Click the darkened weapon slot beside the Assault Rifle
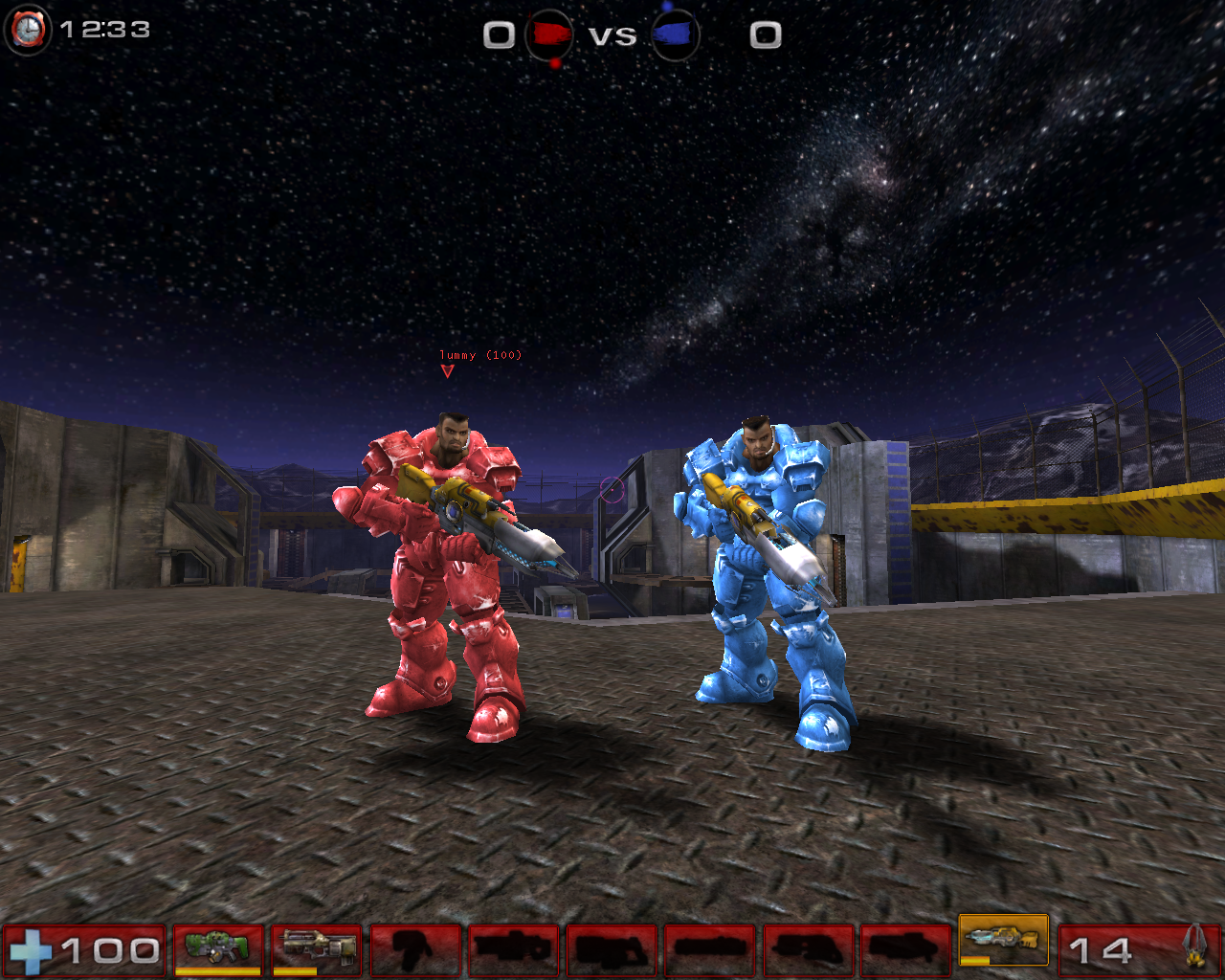This screenshot has width=1225, height=980. (x=417, y=947)
